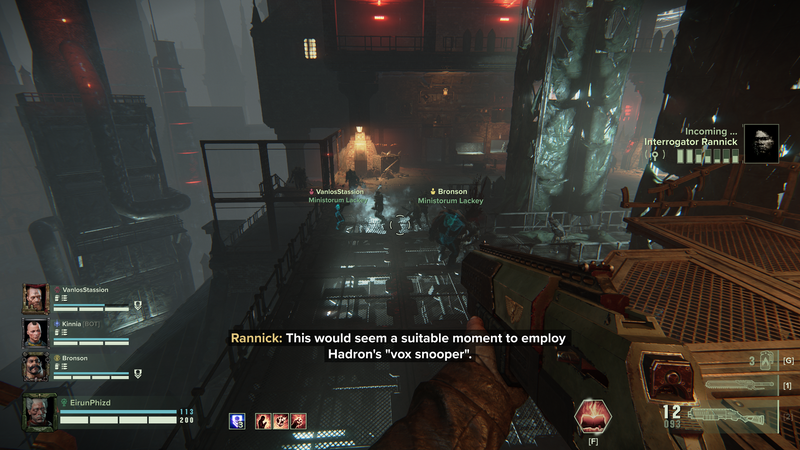Activate the flaming book combat ability icon

point(593,415)
